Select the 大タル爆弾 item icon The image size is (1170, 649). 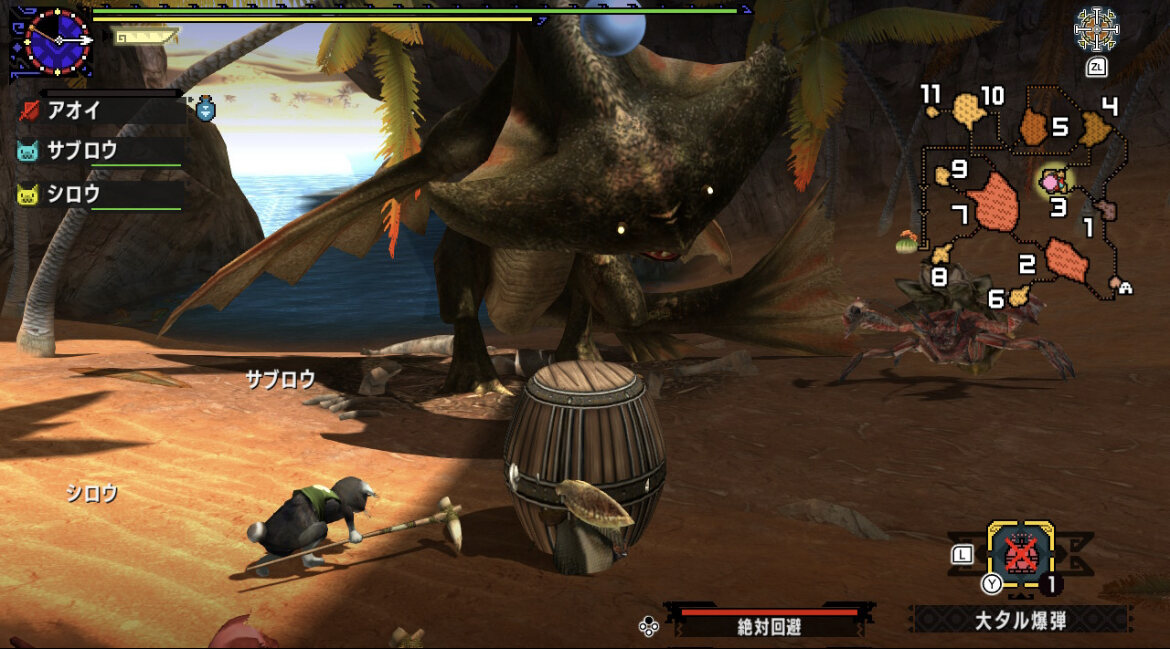coord(1020,551)
